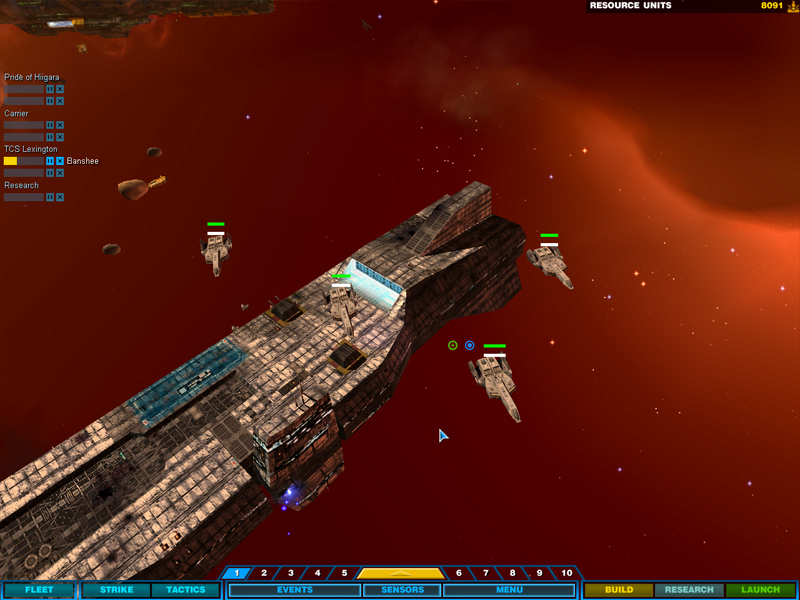Select control group 8
Viewport: 800px width, 600px height.
[x=513, y=573]
